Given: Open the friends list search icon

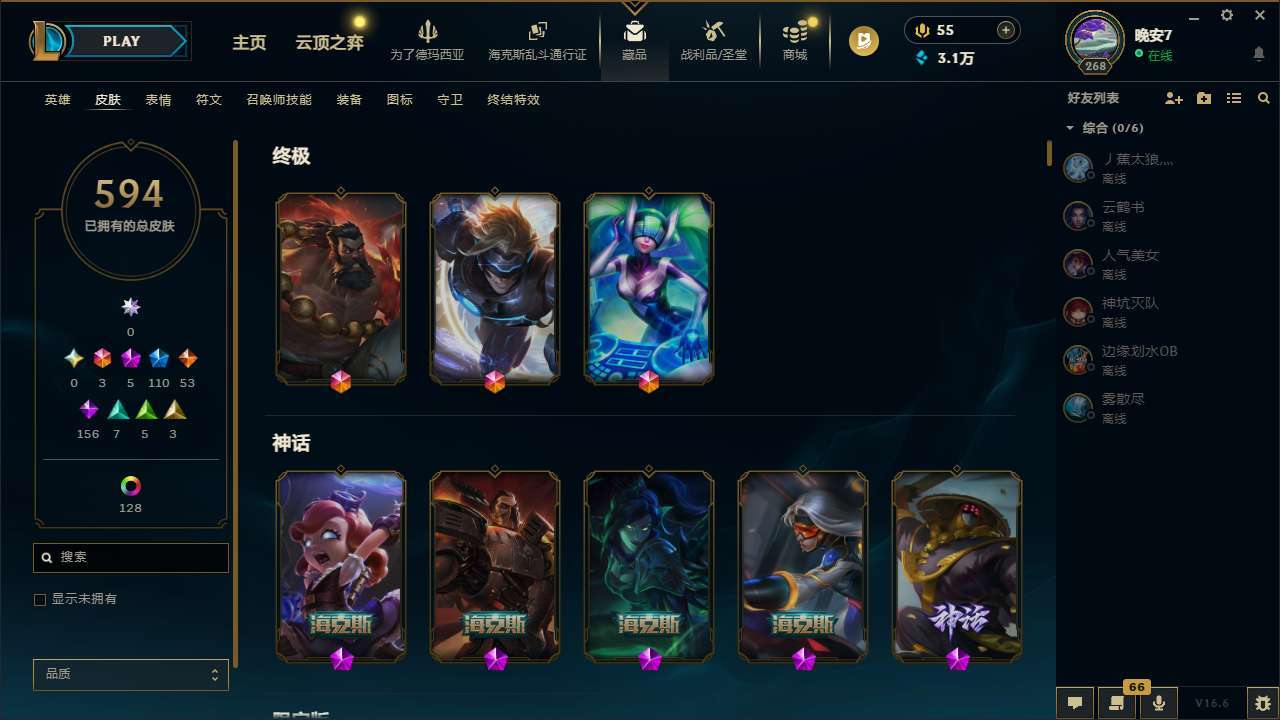Looking at the screenshot, I should point(1264,98).
